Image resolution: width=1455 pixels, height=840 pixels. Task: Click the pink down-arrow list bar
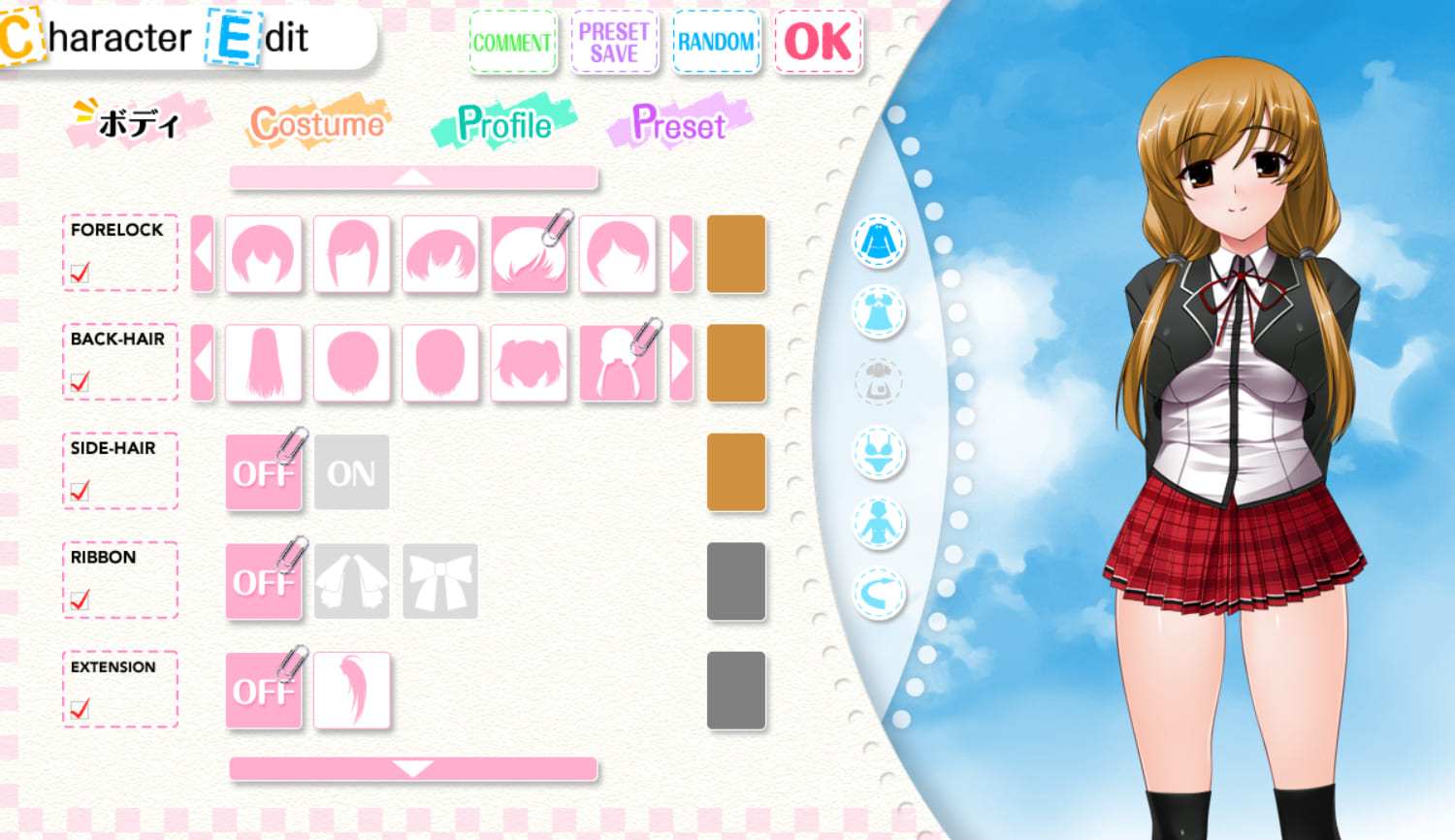tap(413, 769)
